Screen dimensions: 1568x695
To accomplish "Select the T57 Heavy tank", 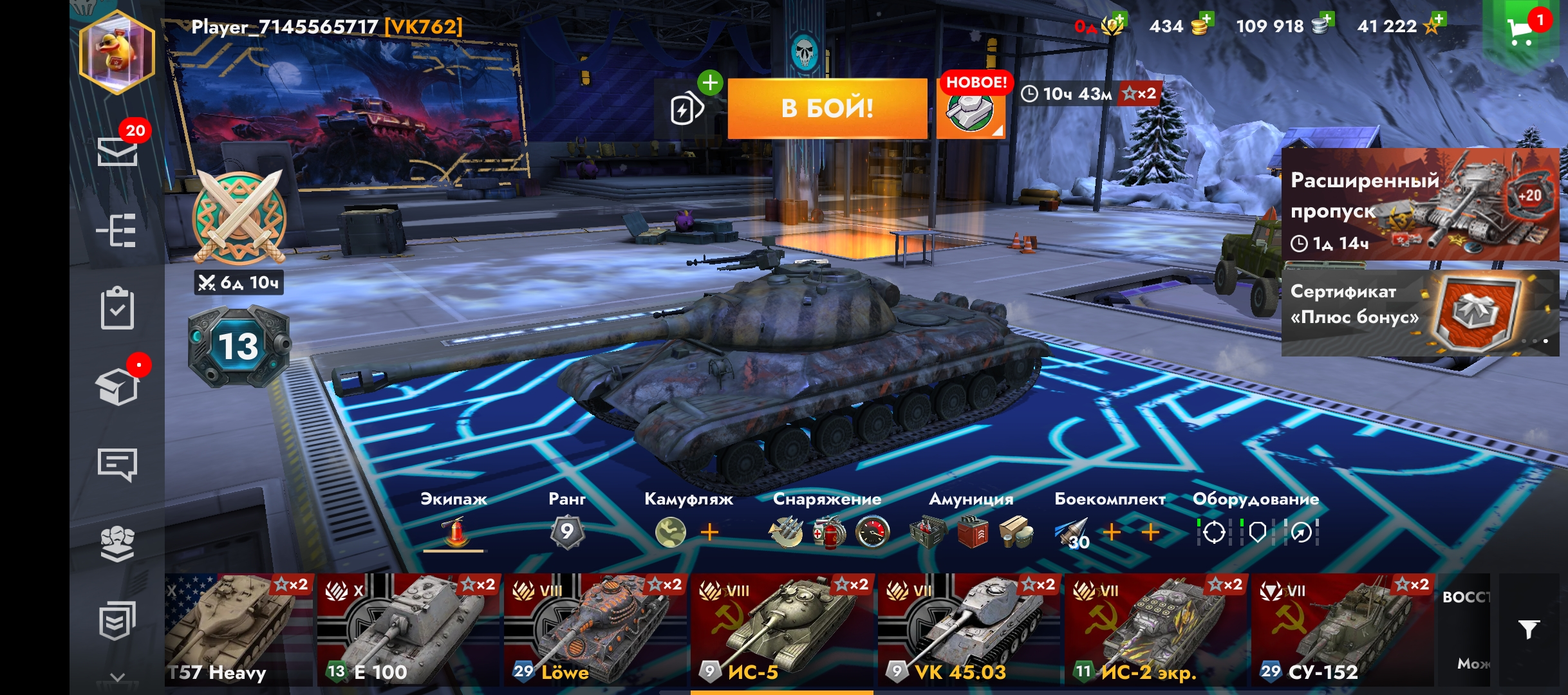I will point(238,629).
